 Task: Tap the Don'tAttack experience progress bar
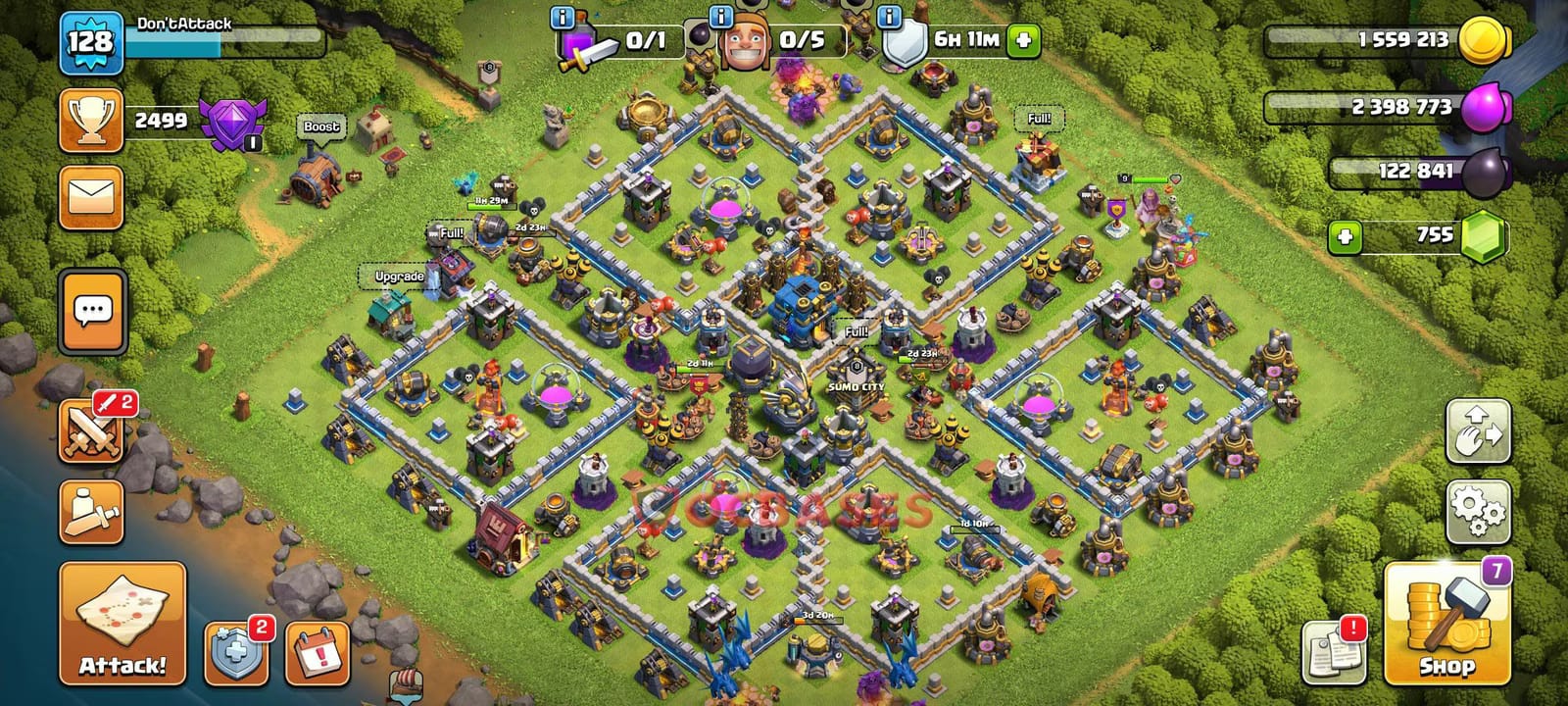(x=220, y=41)
